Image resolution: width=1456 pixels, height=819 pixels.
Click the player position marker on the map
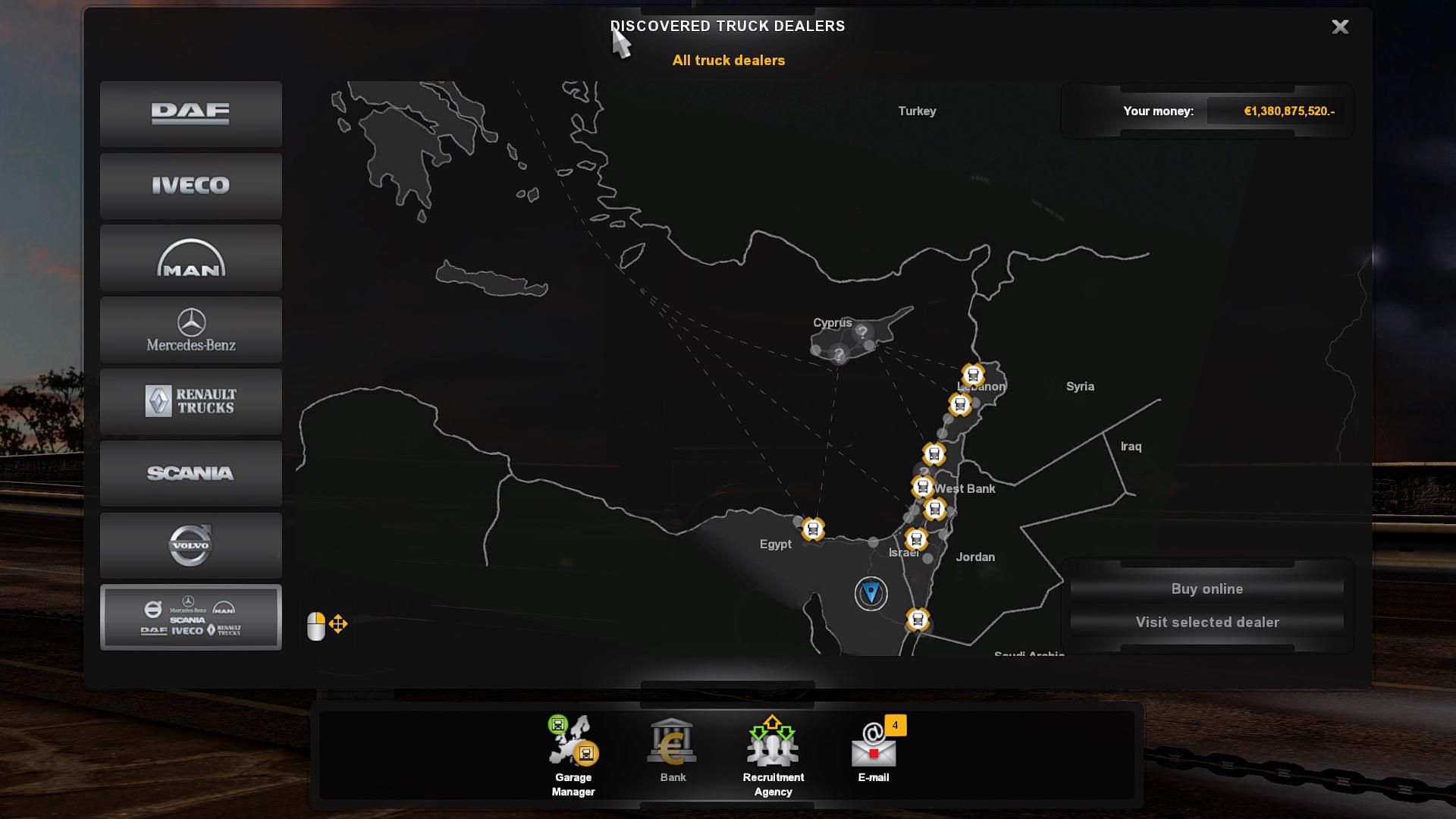869,593
